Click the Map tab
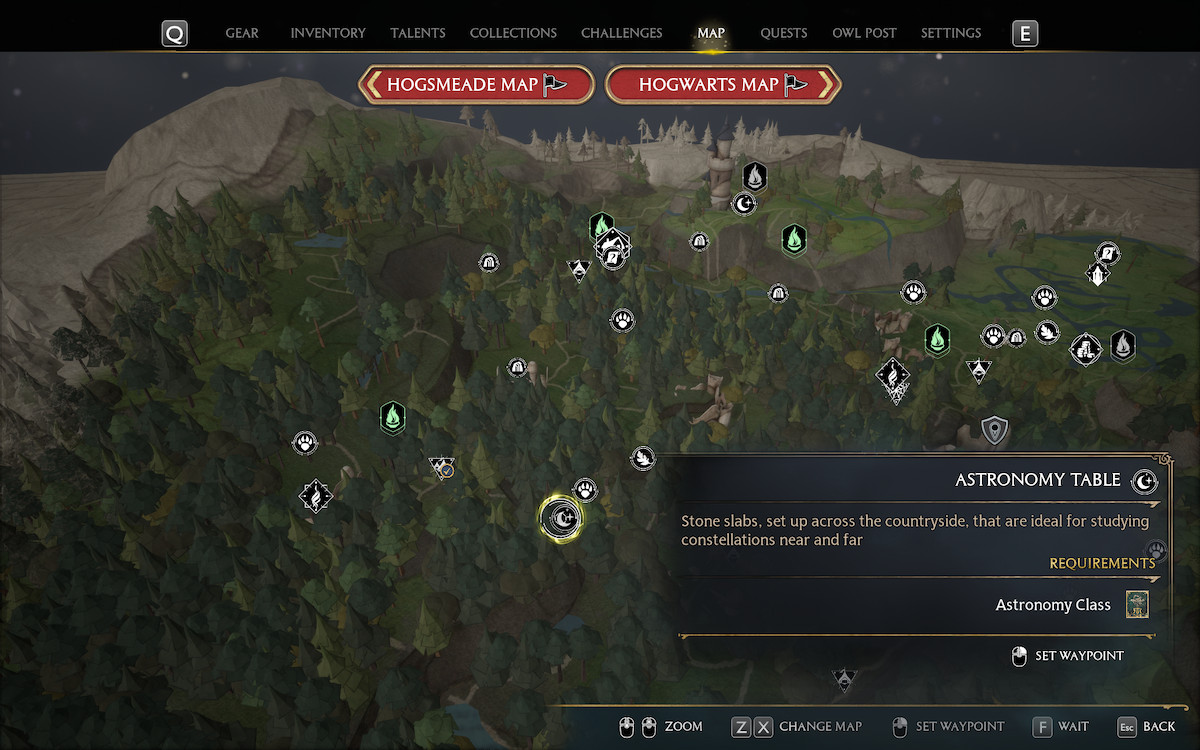 (711, 33)
